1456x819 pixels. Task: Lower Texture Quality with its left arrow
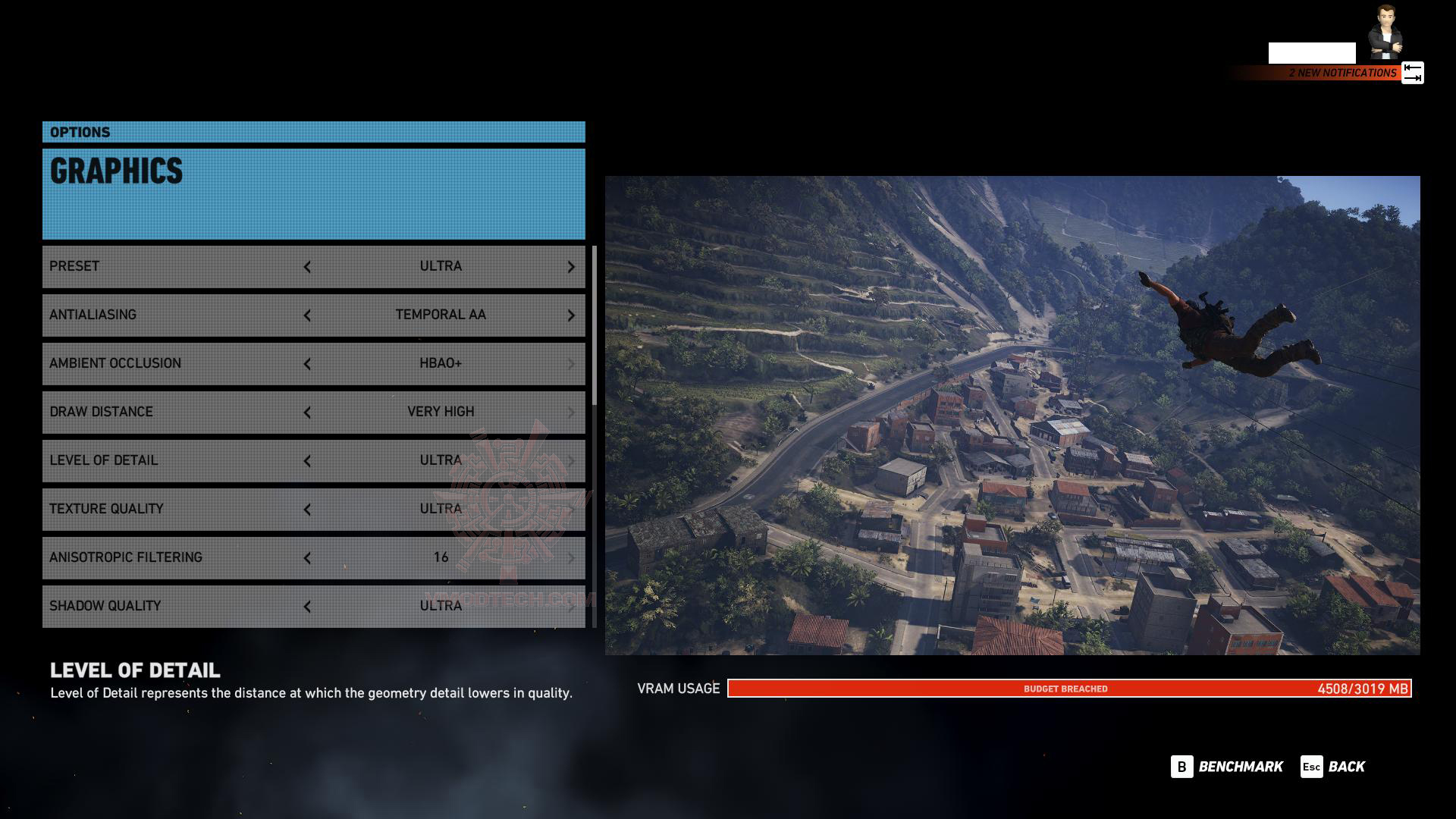(307, 510)
